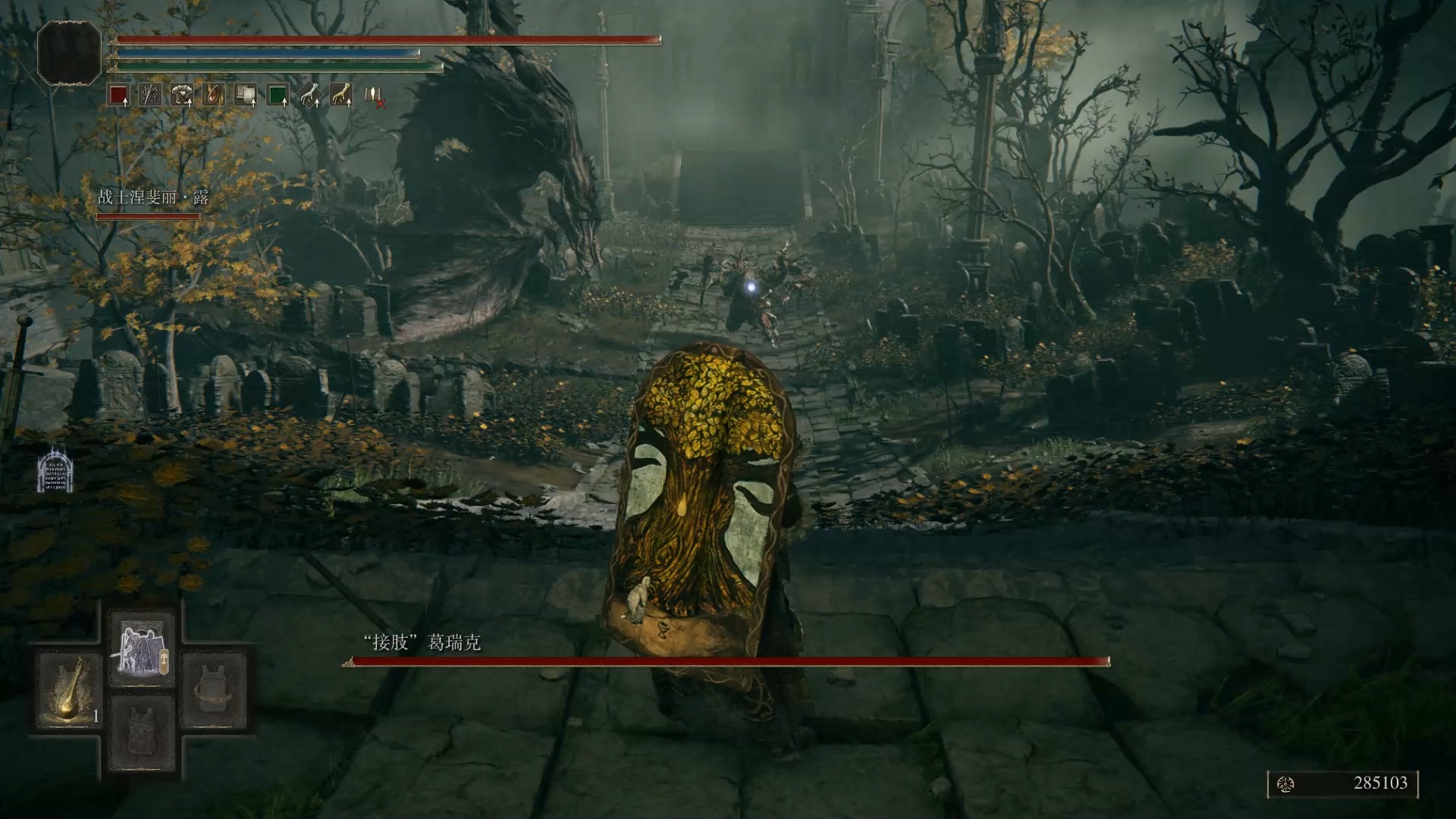Select the white claw buff icon
Screen dimensions: 1456x819
309,96
